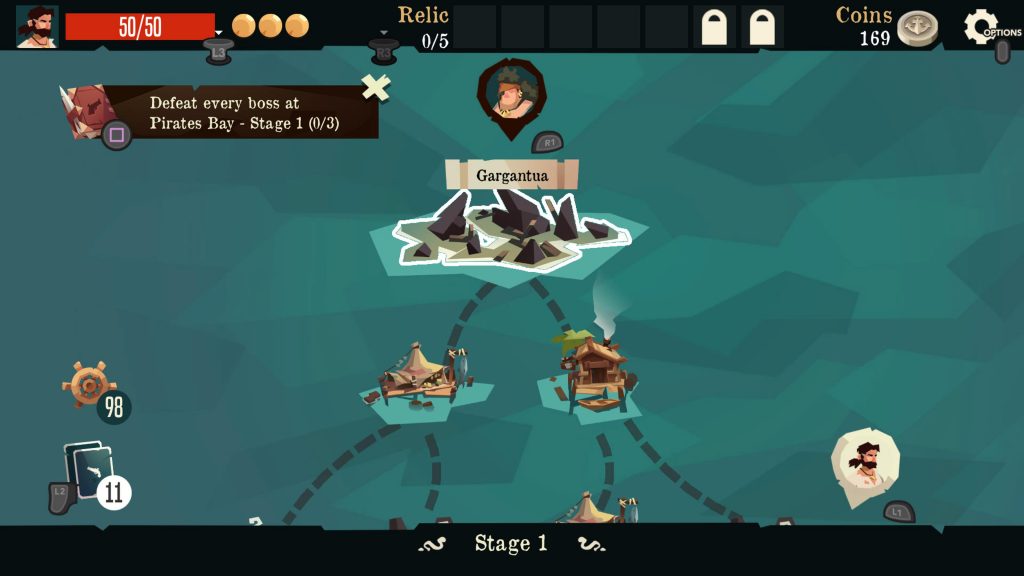This screenshot has height=576, width=1024.
Task: Open the options gear menu
Action: [x=980, y=26]
